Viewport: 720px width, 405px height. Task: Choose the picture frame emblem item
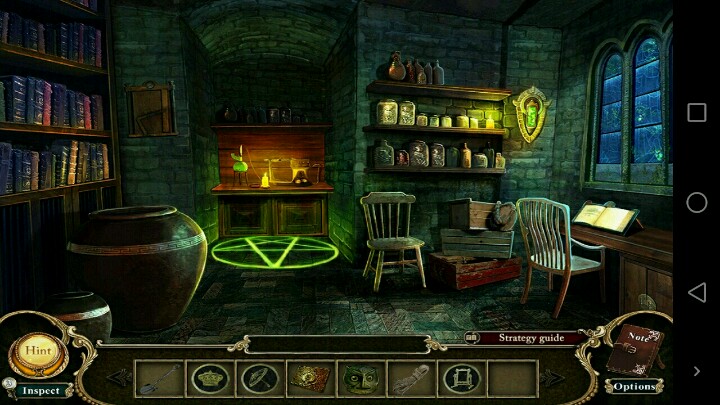[461, 380]
